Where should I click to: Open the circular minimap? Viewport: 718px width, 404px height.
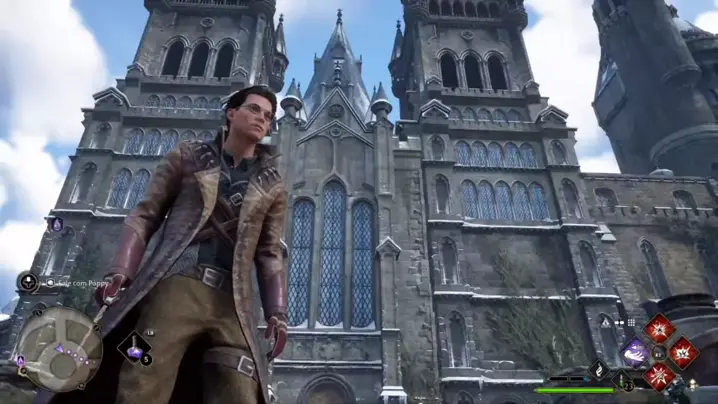pyautogui.click(x=59, y=348)
